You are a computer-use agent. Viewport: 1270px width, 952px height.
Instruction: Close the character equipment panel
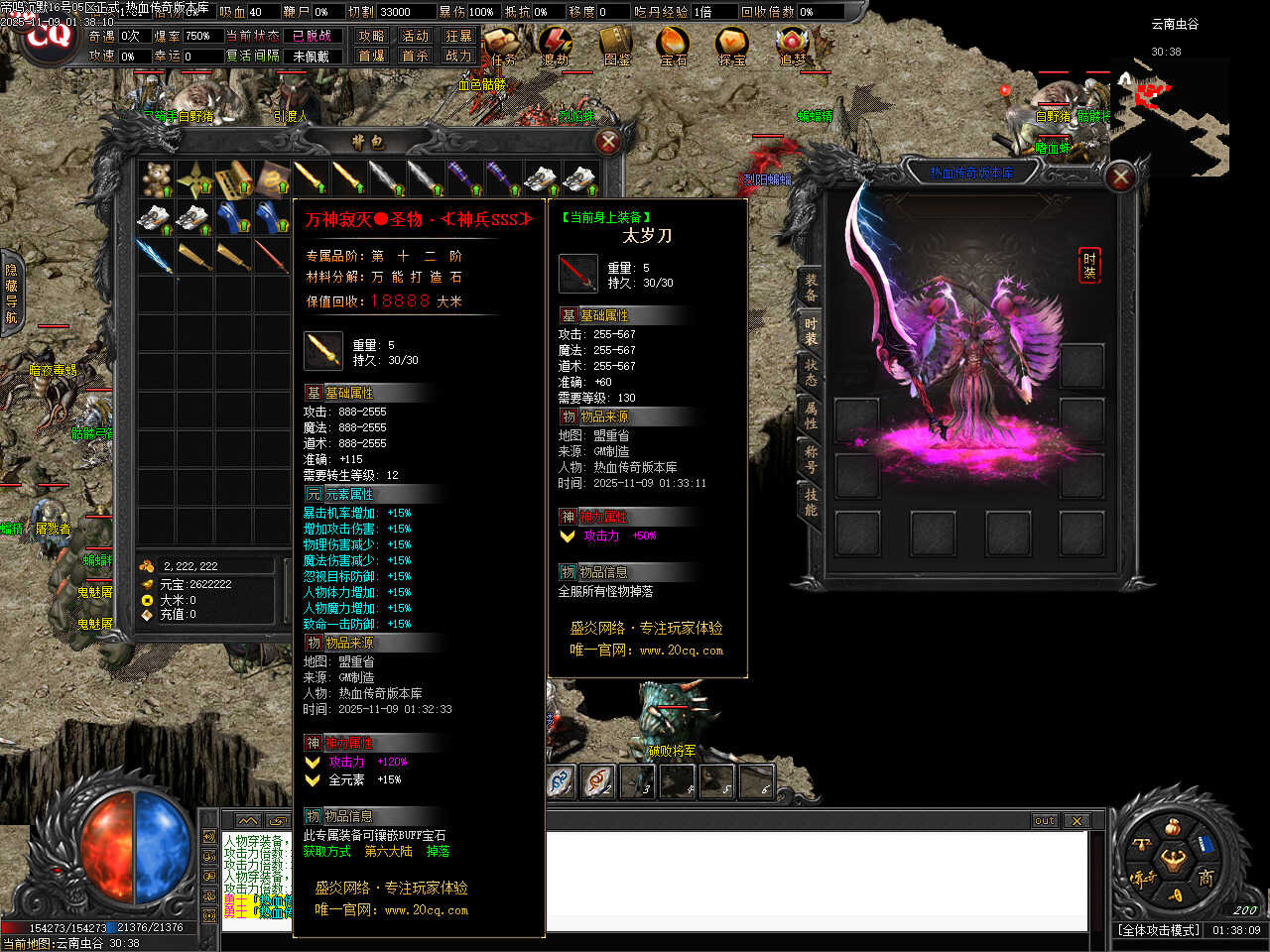[x=1120, y=178]
